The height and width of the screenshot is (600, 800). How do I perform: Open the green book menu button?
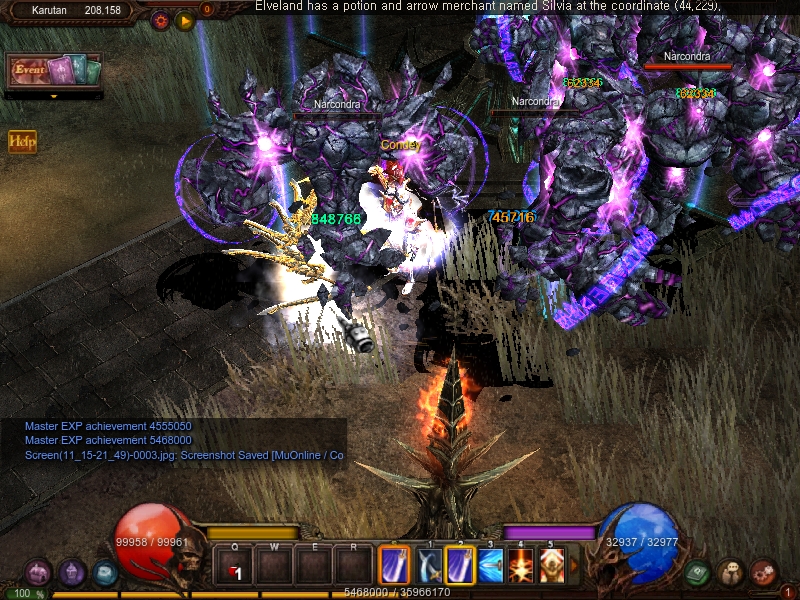point(699,573)
